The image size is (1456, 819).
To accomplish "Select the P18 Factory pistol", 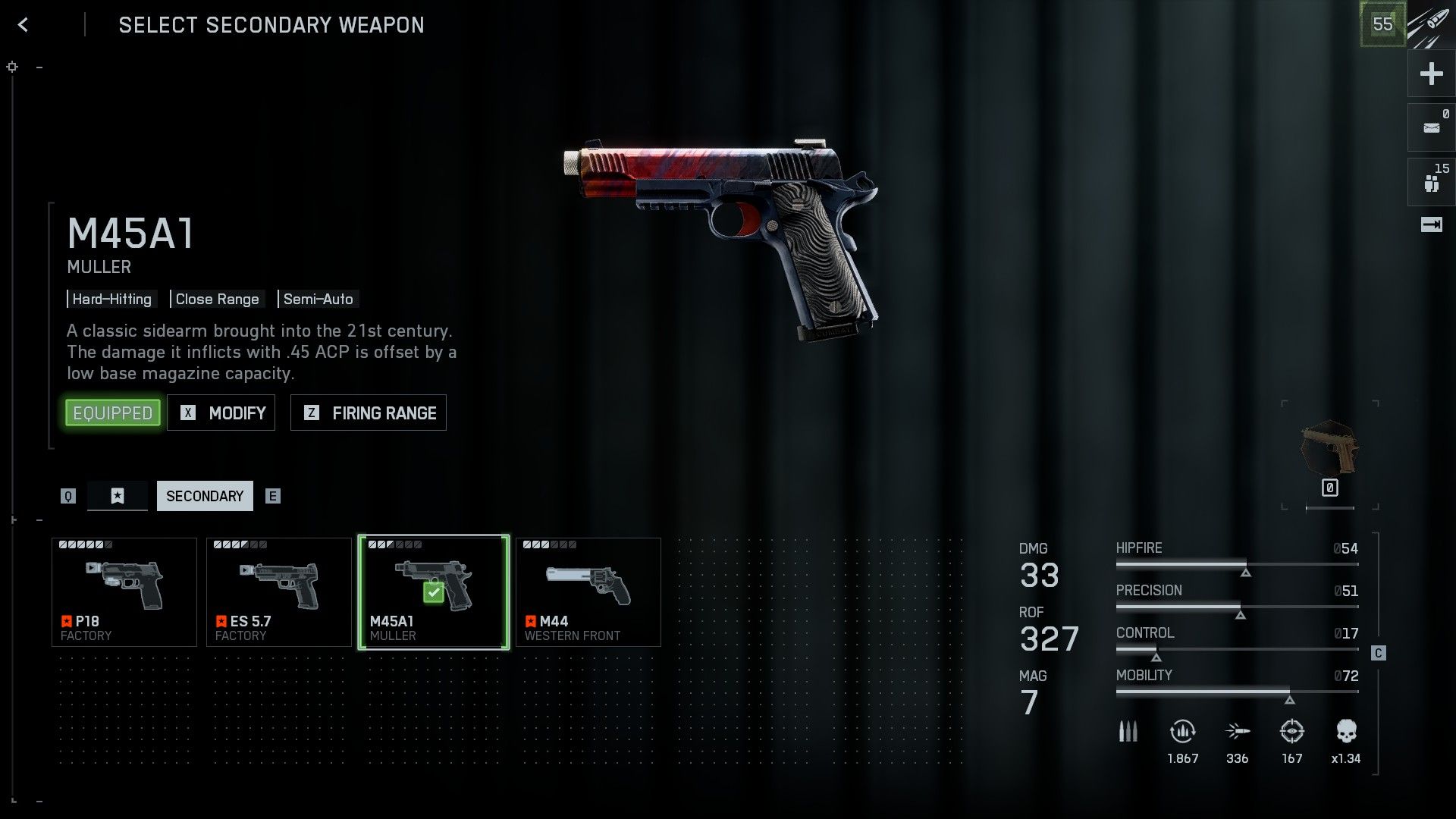I will tap(124, 592).
